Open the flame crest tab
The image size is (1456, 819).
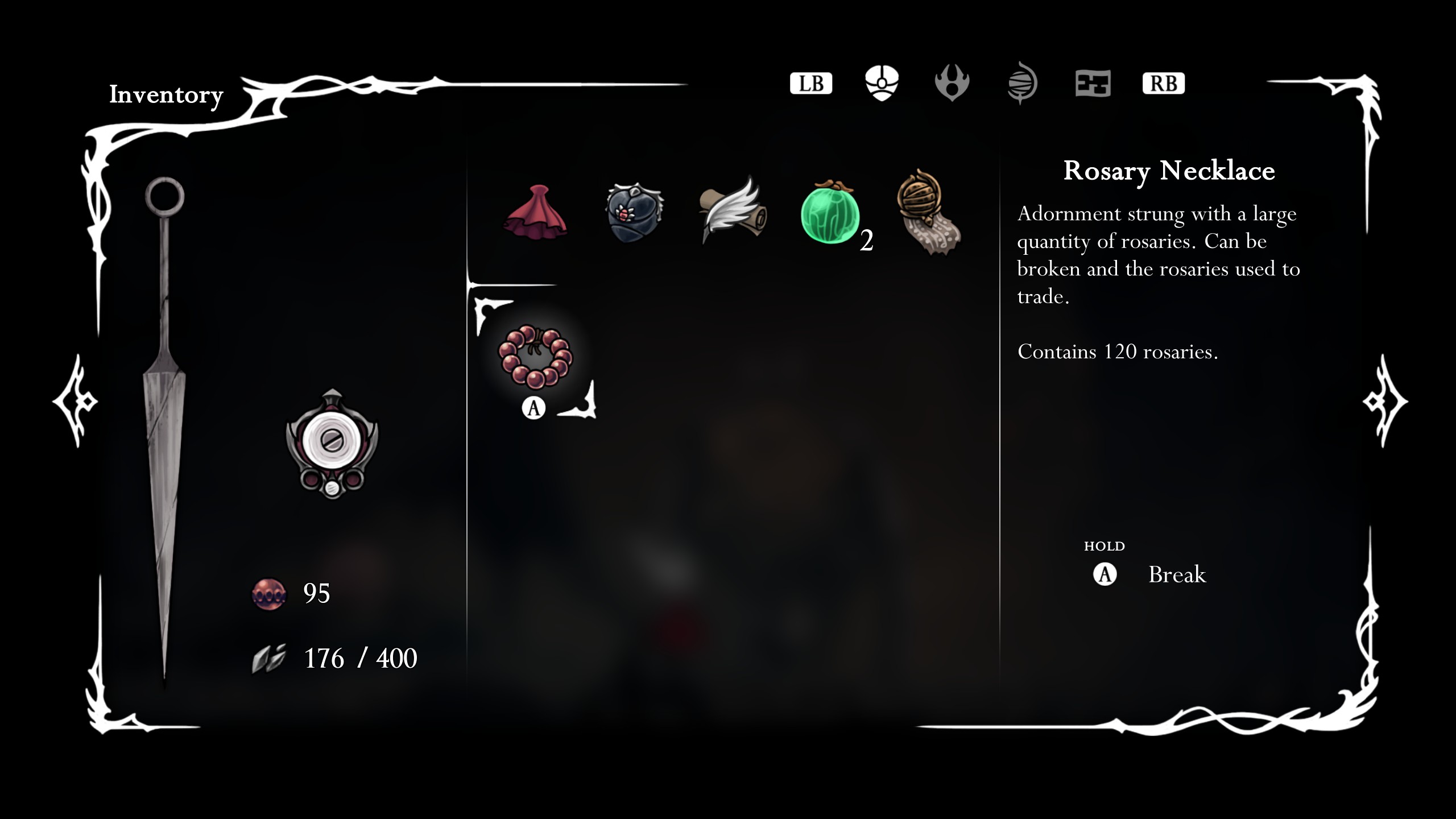click(x=952, y=83)
